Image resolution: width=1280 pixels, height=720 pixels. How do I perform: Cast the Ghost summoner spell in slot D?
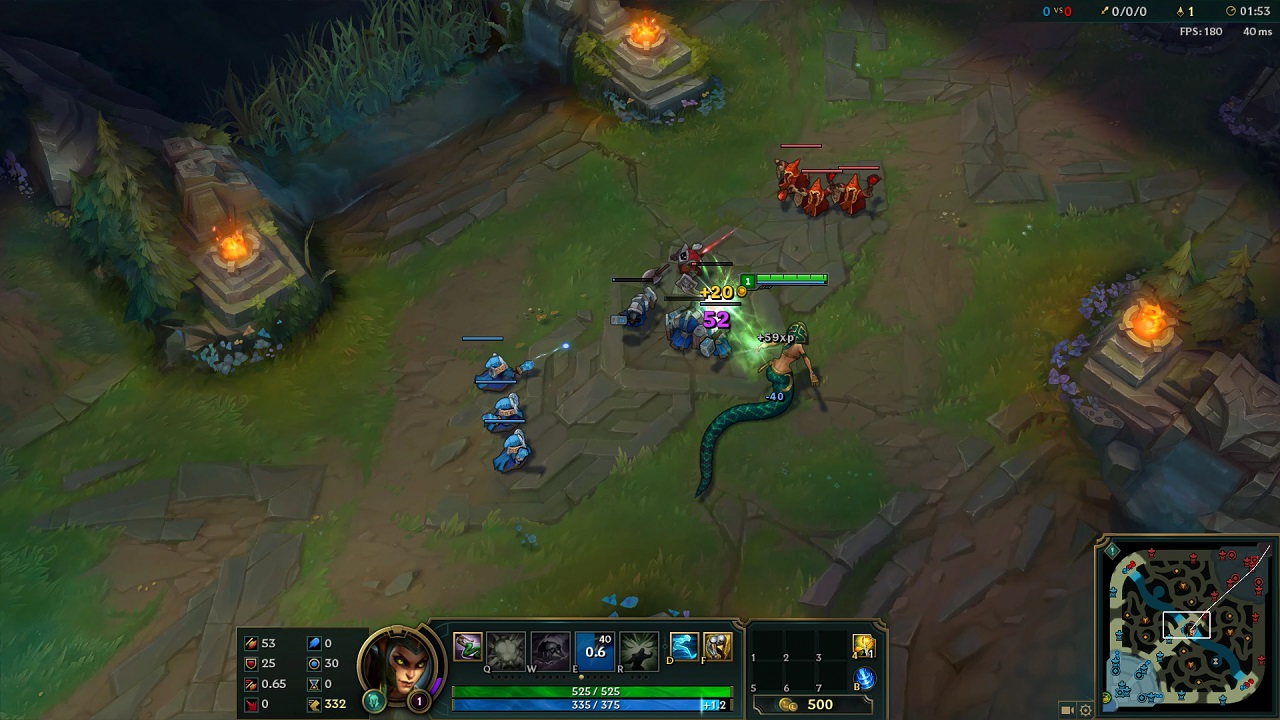coord(681,648)
